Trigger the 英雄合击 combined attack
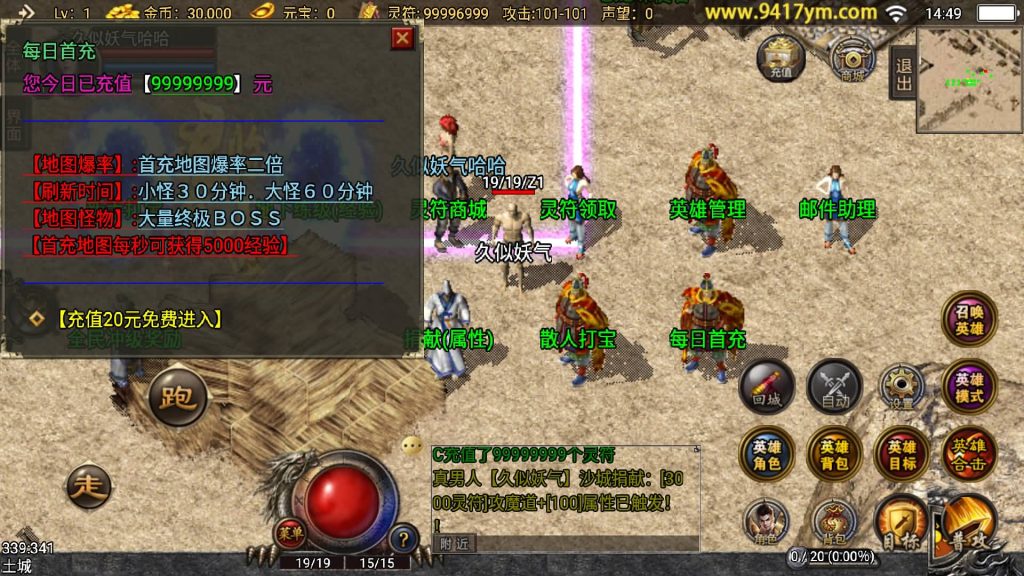This screenshot has width=1024, height=576. [x=969, y=454]
